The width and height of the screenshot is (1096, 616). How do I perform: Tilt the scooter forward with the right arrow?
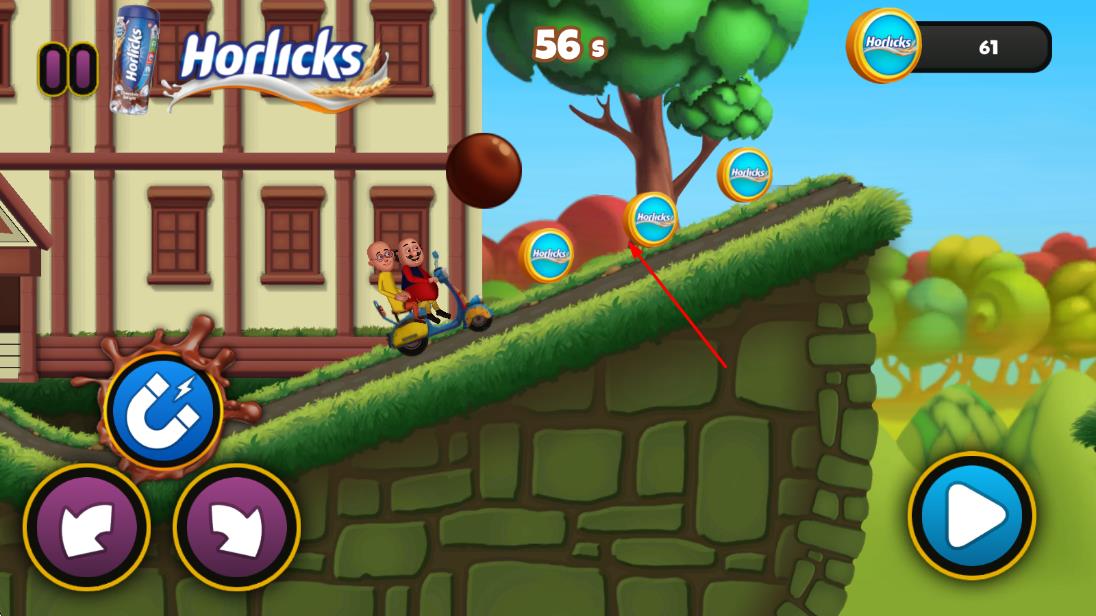pos(236,527)
